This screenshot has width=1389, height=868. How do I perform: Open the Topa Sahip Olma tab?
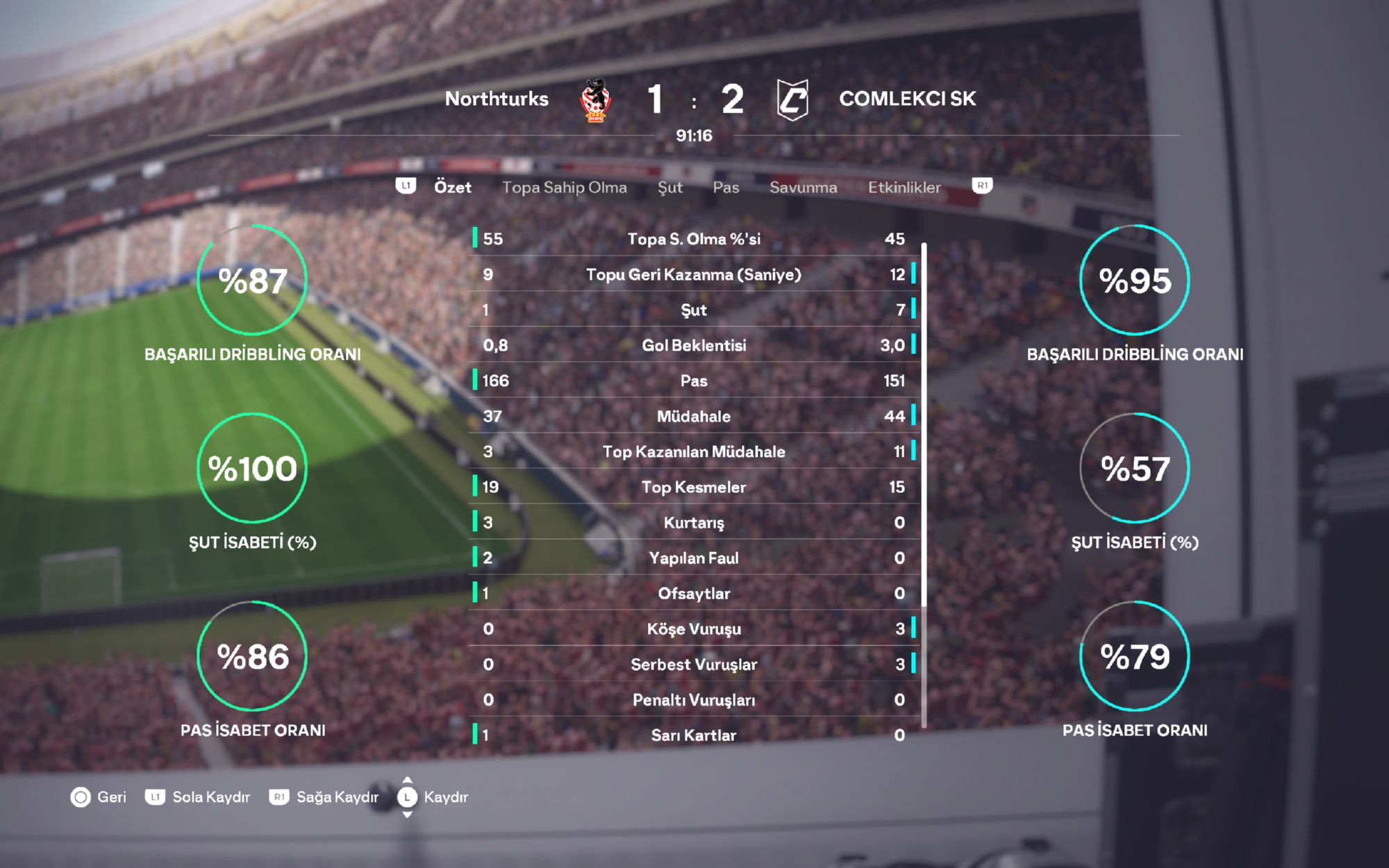[564, 187]
